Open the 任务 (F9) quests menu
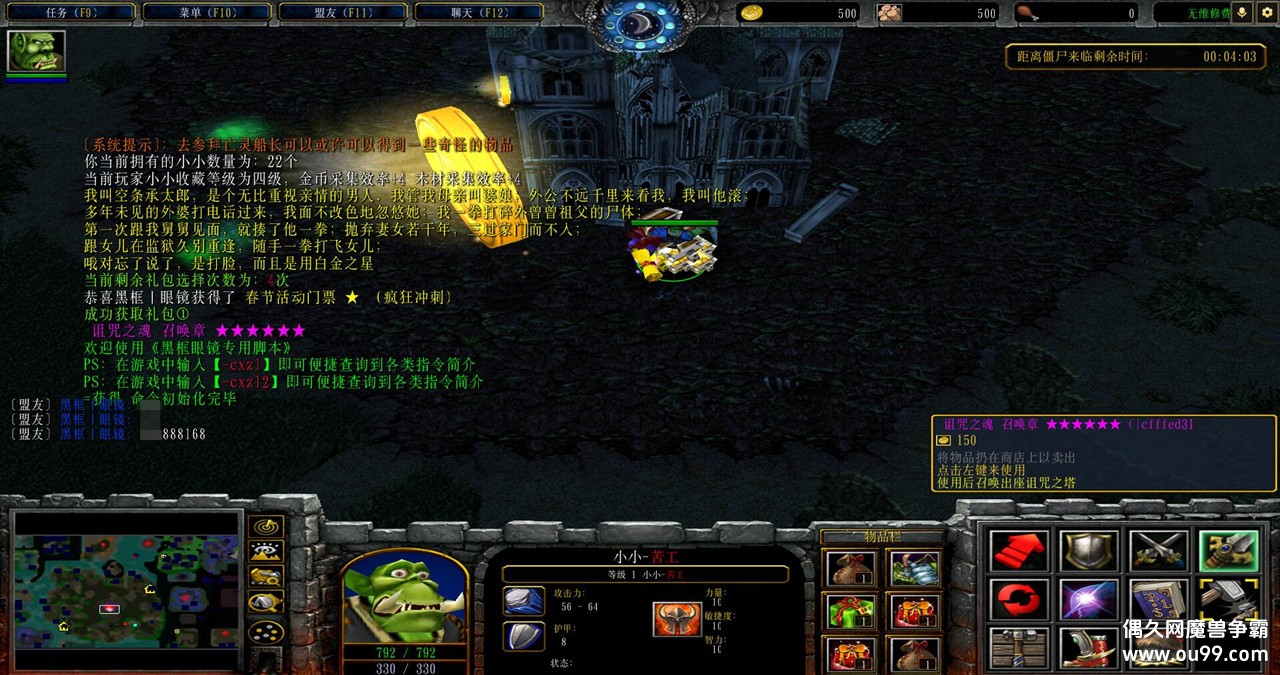This screenshot has width=1280, height=675. coord(68,13)
